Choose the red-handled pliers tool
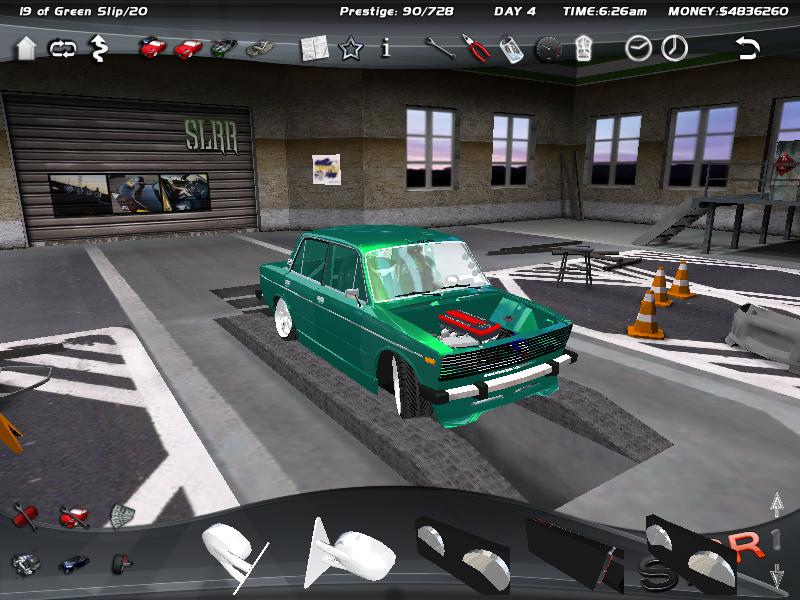Screen dimensions: 800x600 coord(475,48)
